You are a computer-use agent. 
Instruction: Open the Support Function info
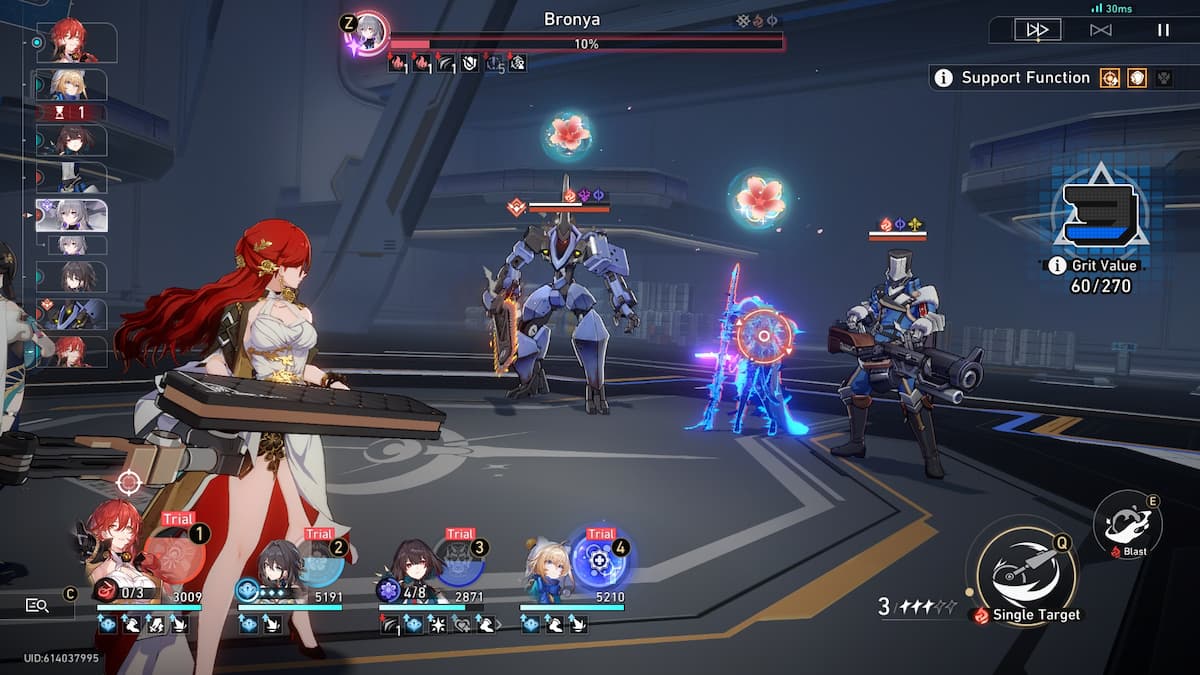coord(943,78)
